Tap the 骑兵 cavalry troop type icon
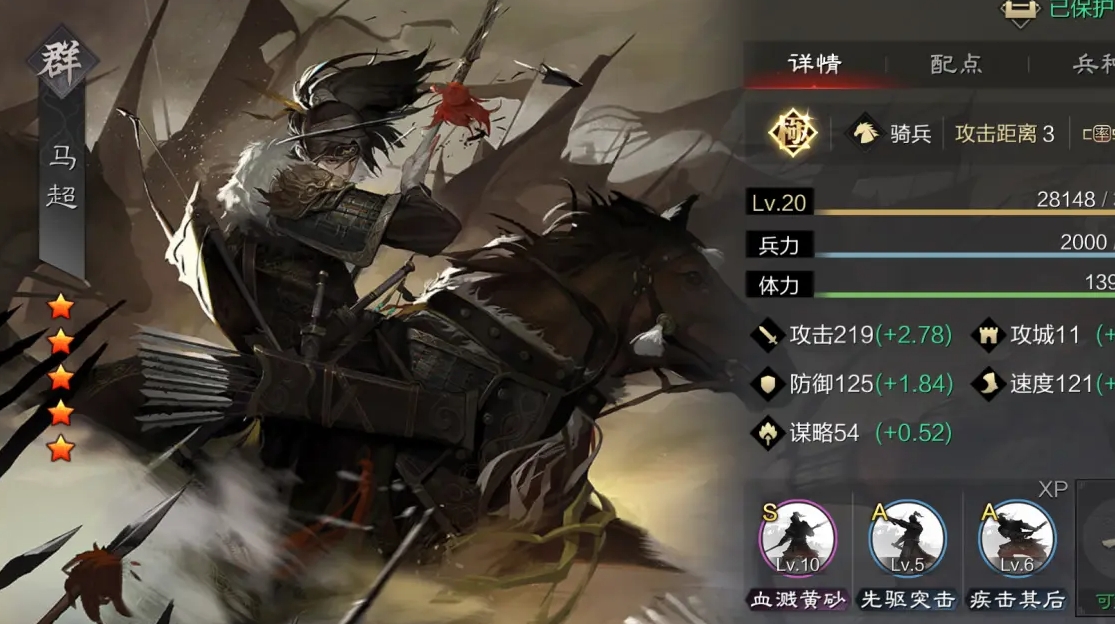 (864, 133)
